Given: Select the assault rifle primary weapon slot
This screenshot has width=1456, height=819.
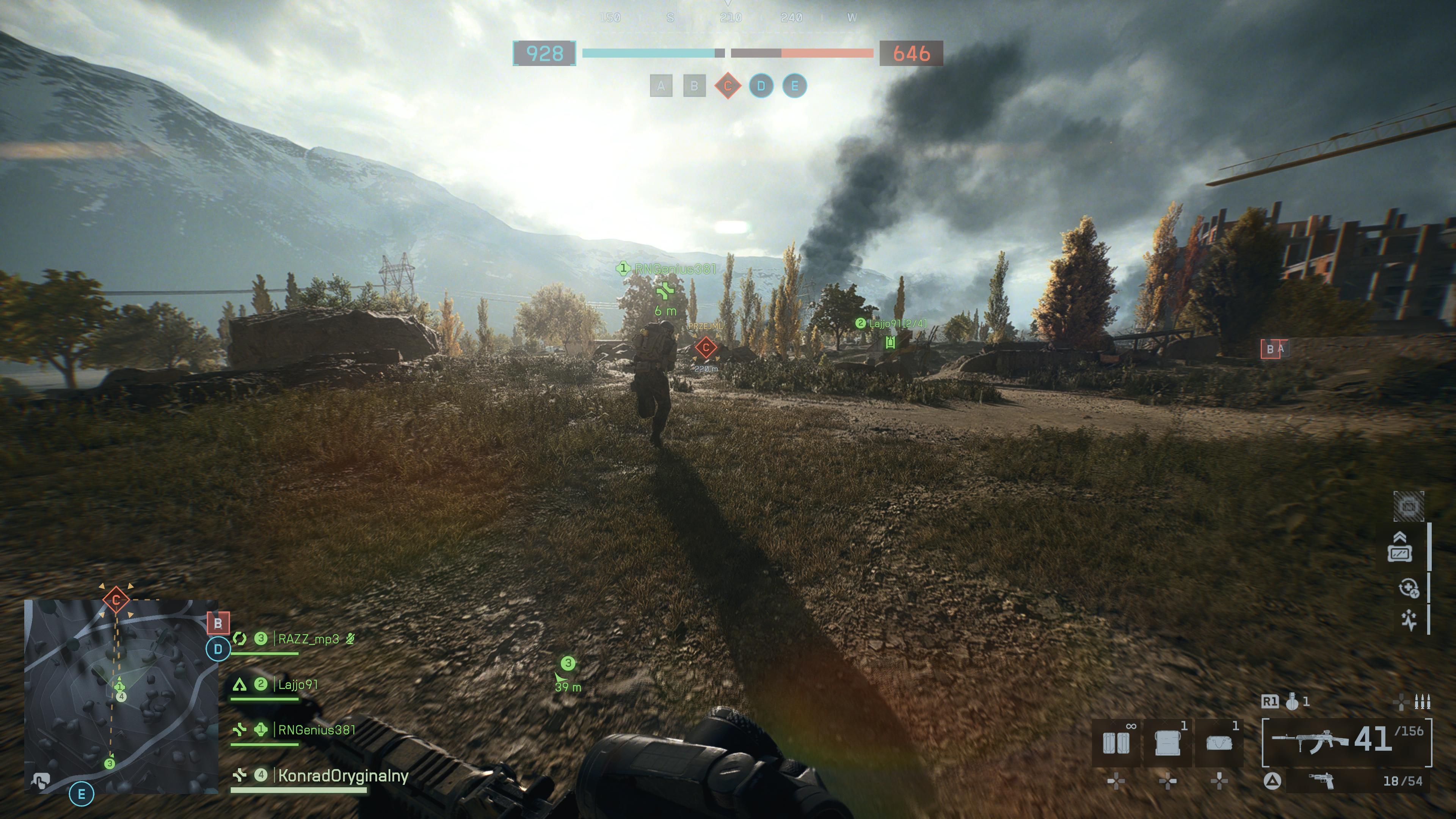Looking at the screenshot, I should 1346,741.
